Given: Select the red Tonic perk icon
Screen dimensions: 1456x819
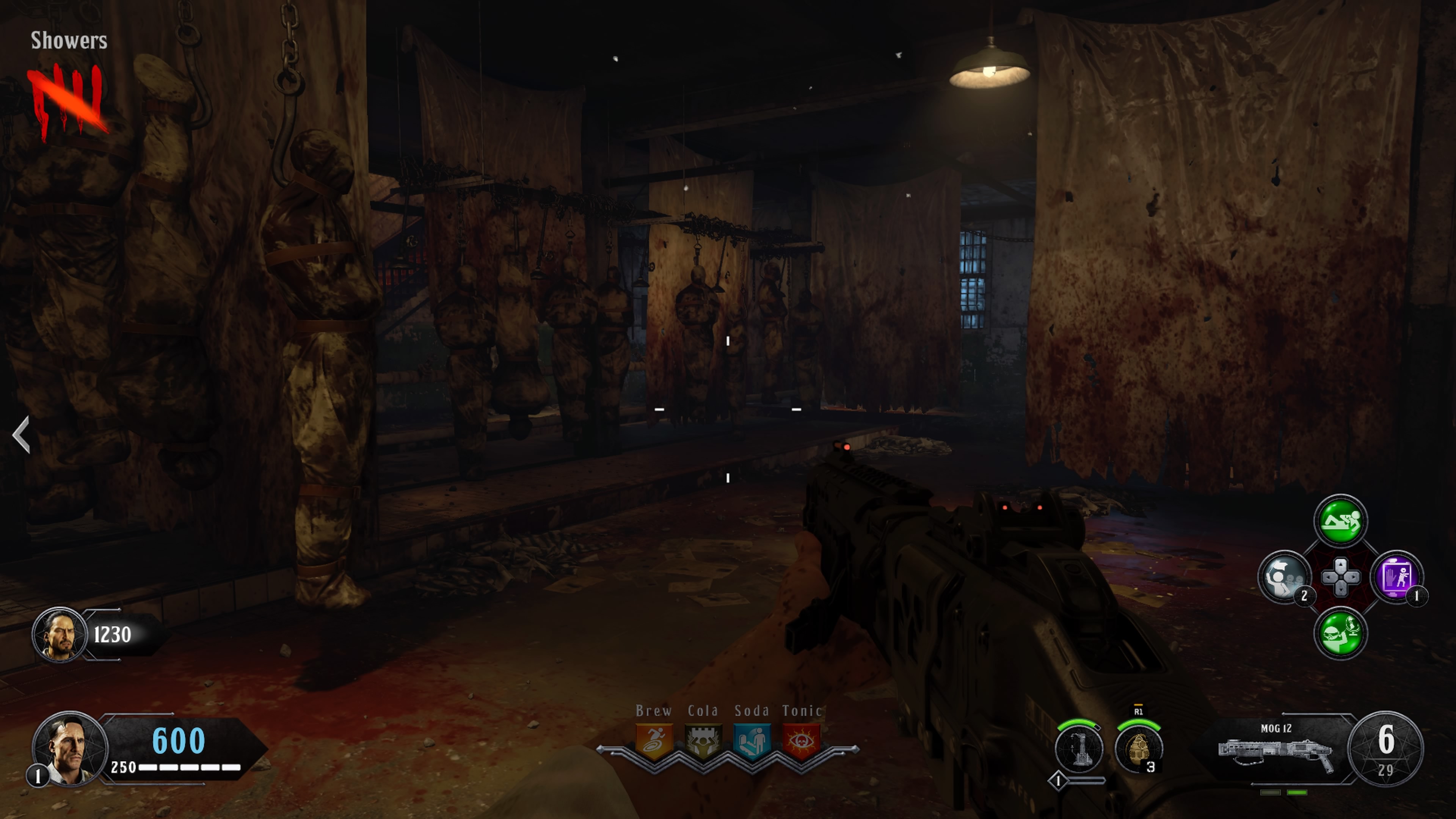Looking at the screenshot, I should 801,741.
